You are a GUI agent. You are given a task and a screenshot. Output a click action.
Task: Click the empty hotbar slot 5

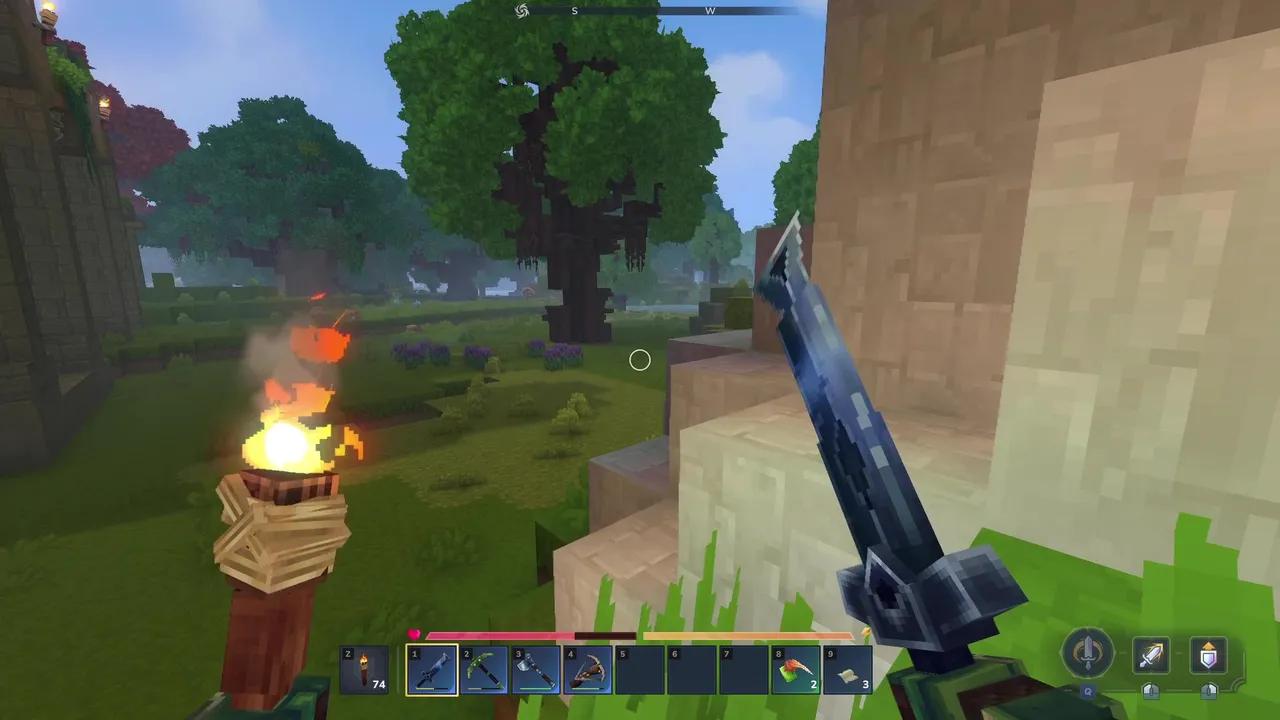(x=641, y=668)
